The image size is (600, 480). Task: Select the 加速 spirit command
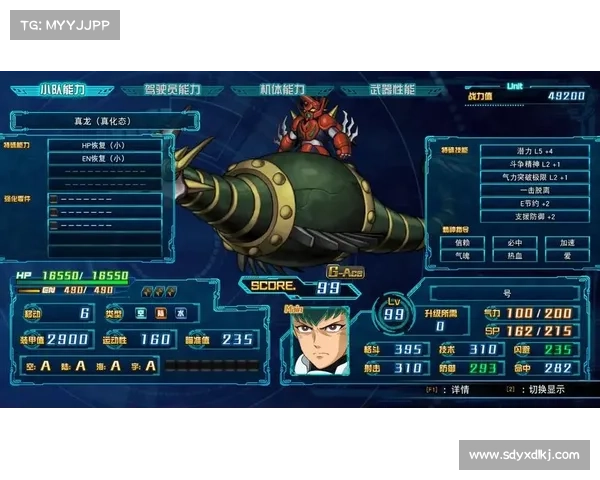click(x=566, y=242)
